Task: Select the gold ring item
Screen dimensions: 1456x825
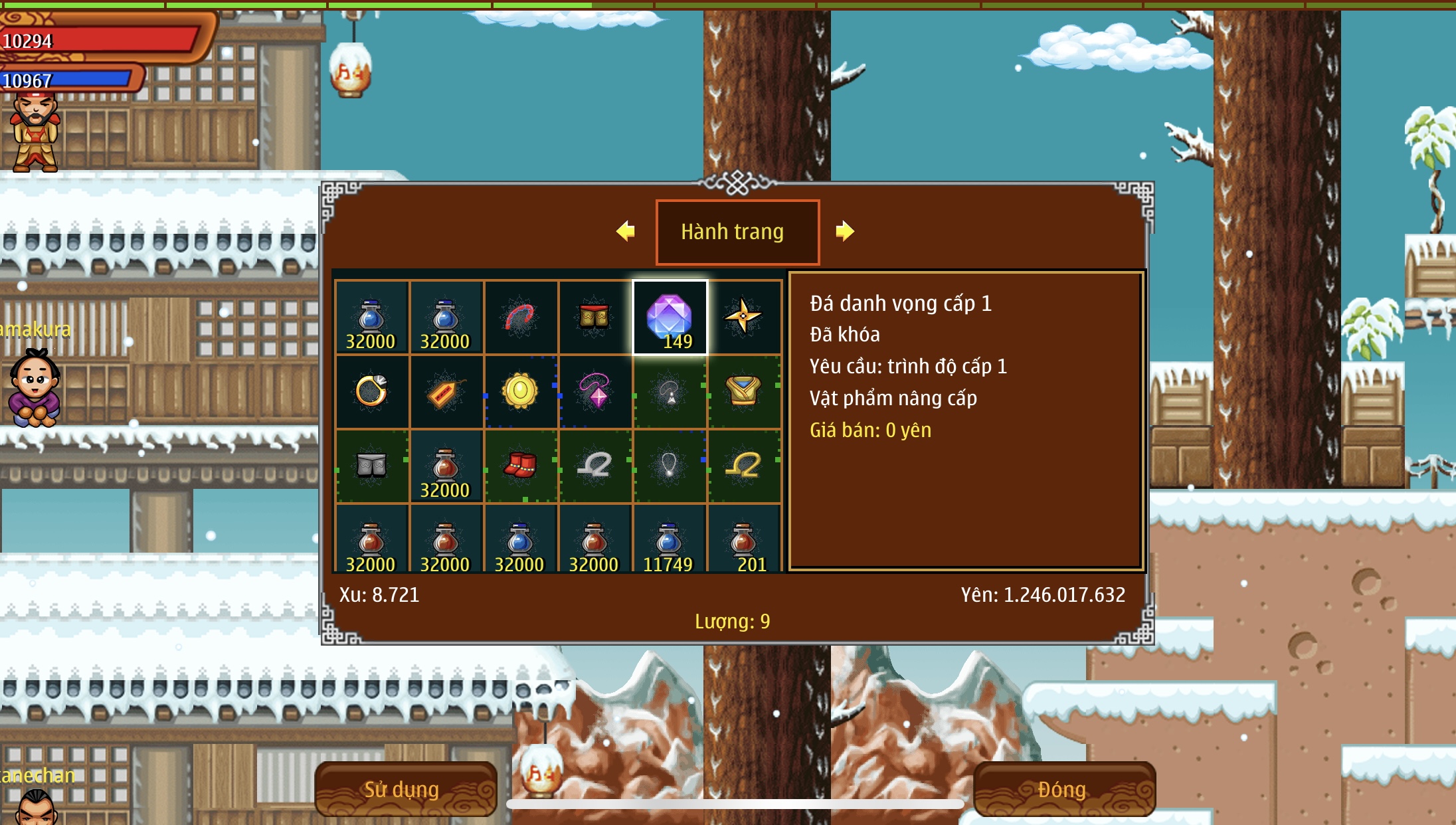Action: tap(371, 391)
